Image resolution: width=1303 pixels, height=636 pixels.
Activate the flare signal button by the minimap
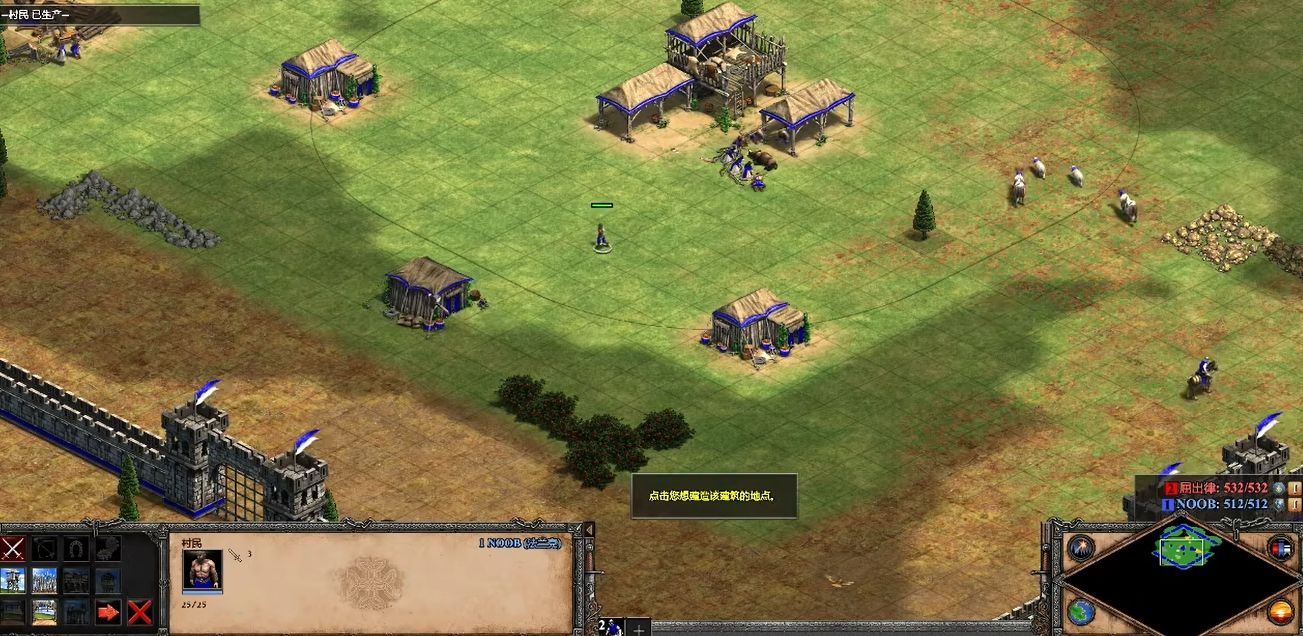click(1081, 548)
